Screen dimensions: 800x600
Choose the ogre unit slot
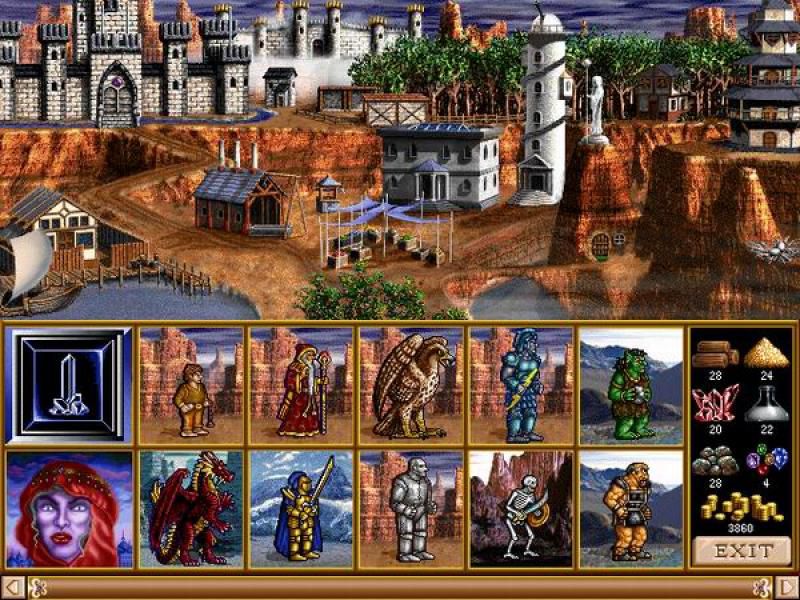click(631, 509)
